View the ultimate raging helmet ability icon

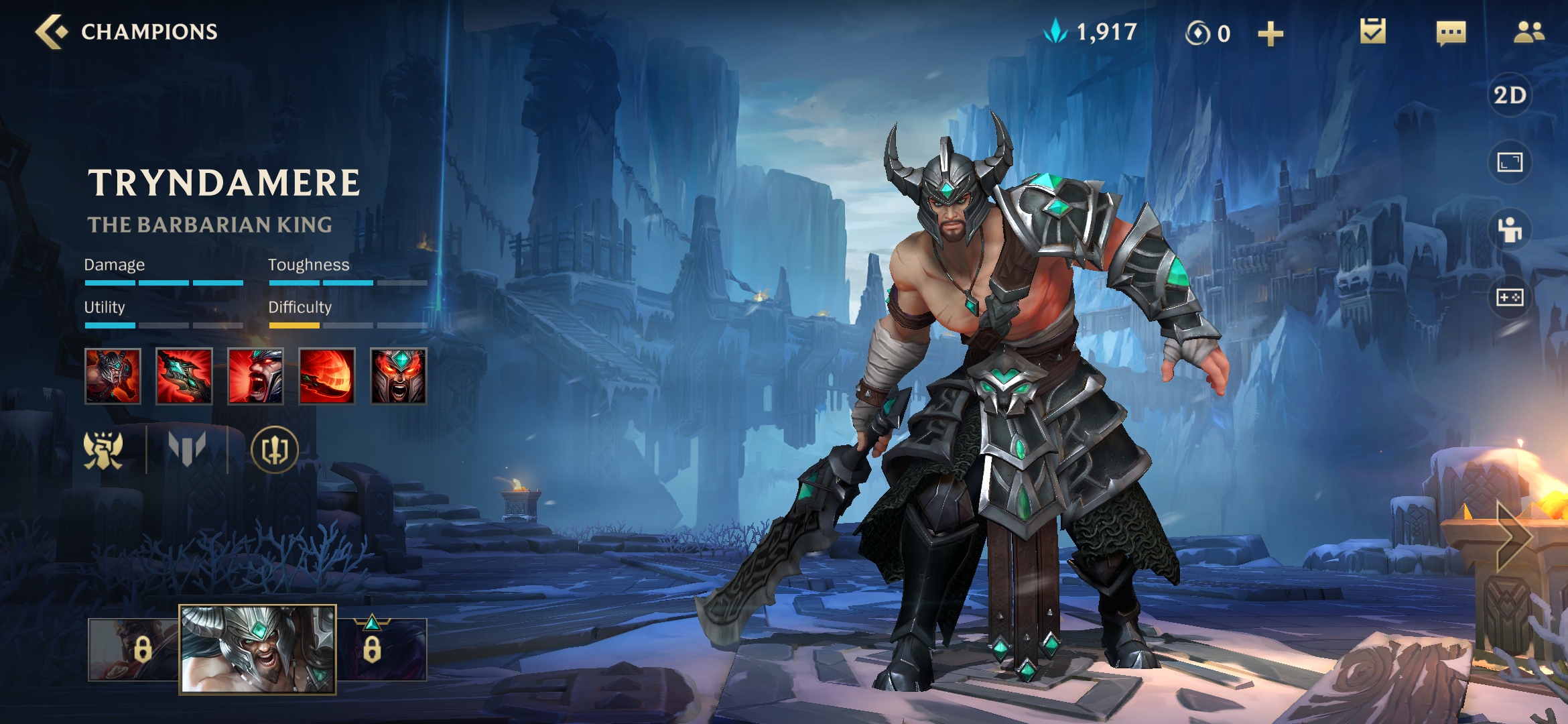coord(398,376)
